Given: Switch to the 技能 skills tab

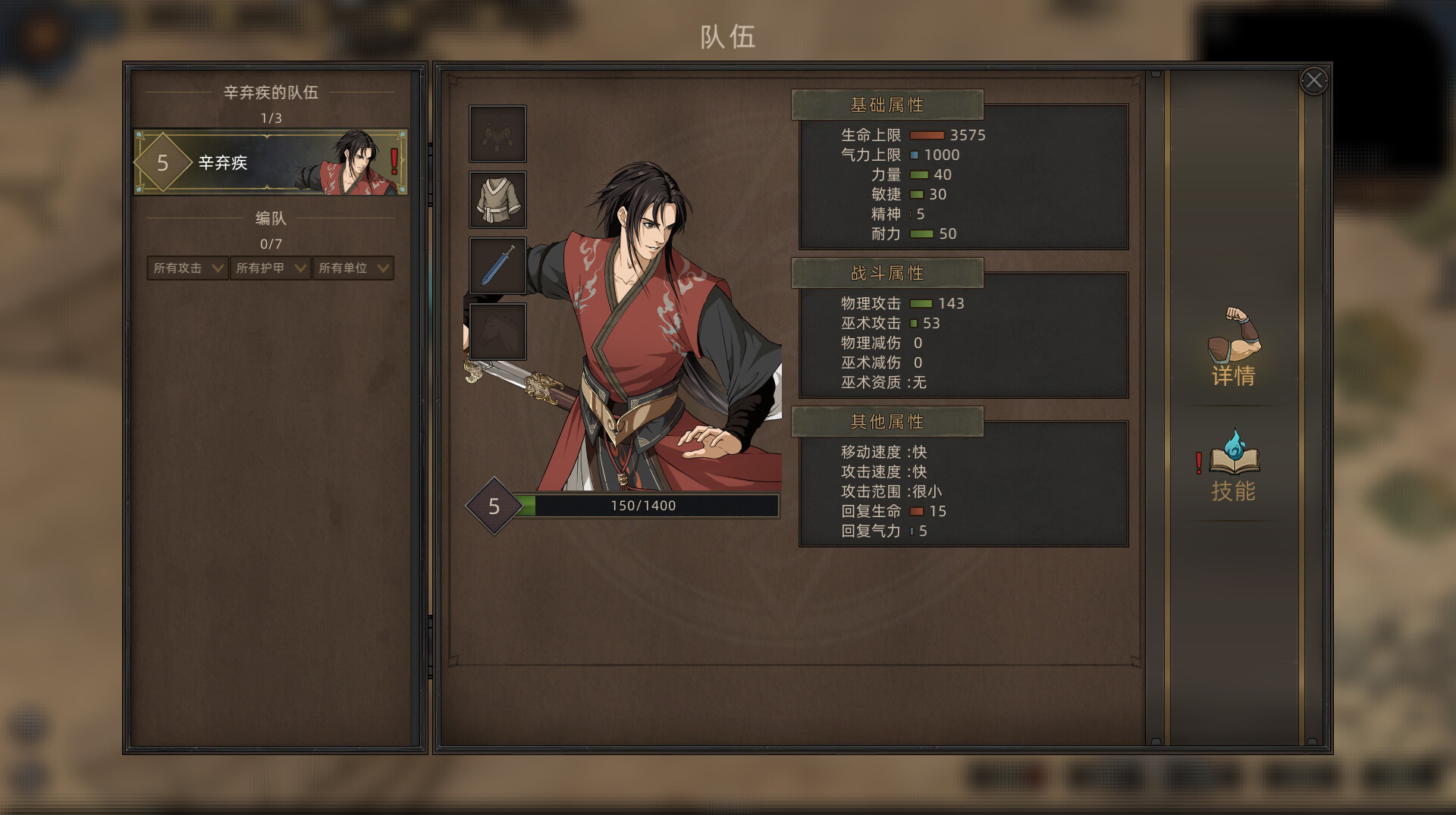Looking at the screenshot, I should tap(1233, 465).
